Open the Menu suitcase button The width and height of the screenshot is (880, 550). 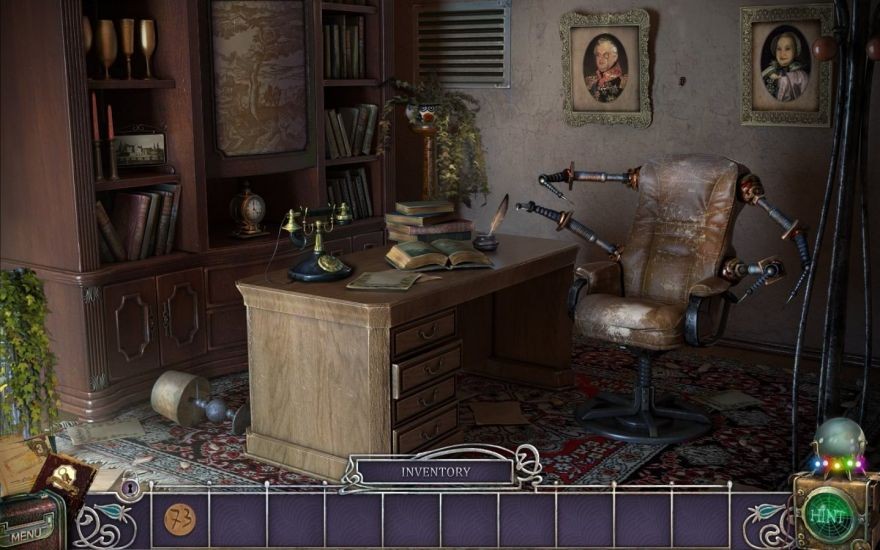(30, 525)
